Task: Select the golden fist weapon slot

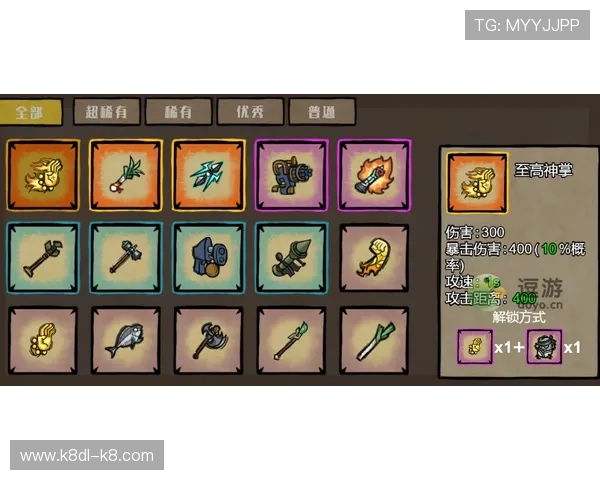Action: tap(41, 340)
